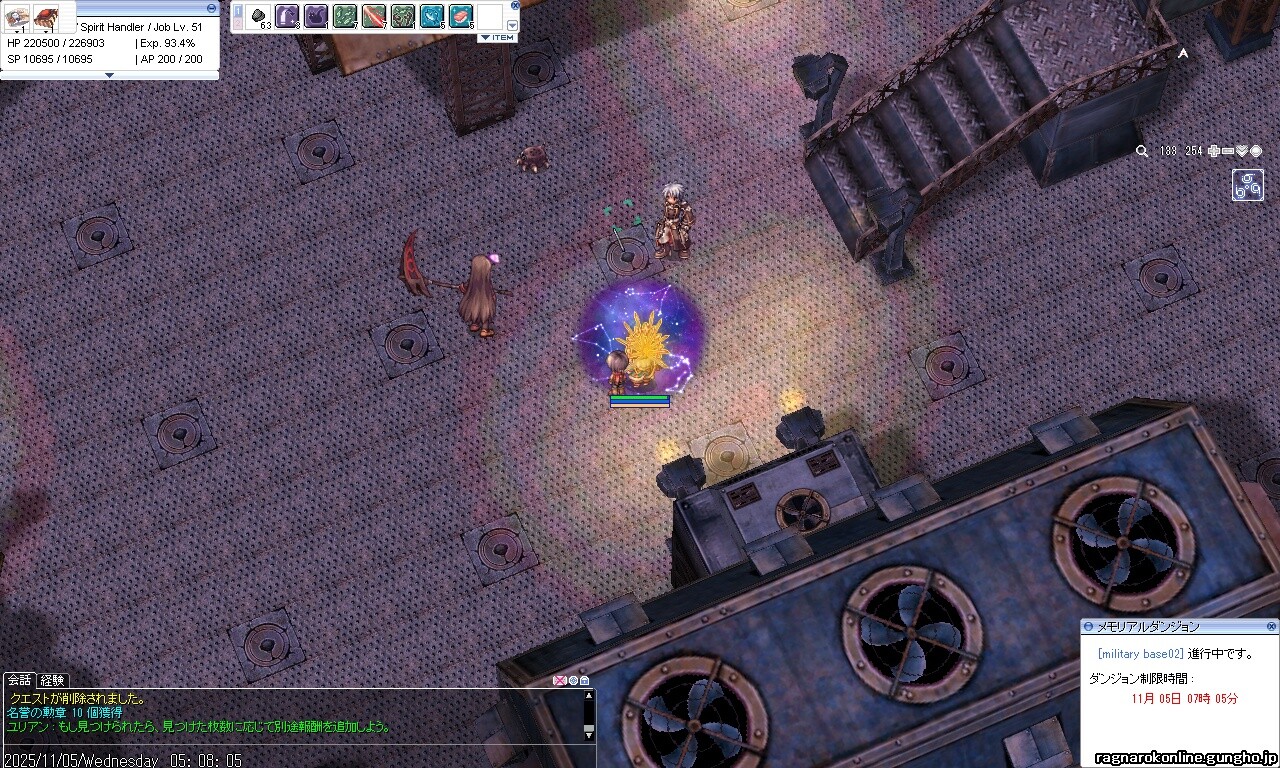Toggle the minimap double-chevron button
This screenshot has height=768, width=1280.
(x=1242, y=151)
